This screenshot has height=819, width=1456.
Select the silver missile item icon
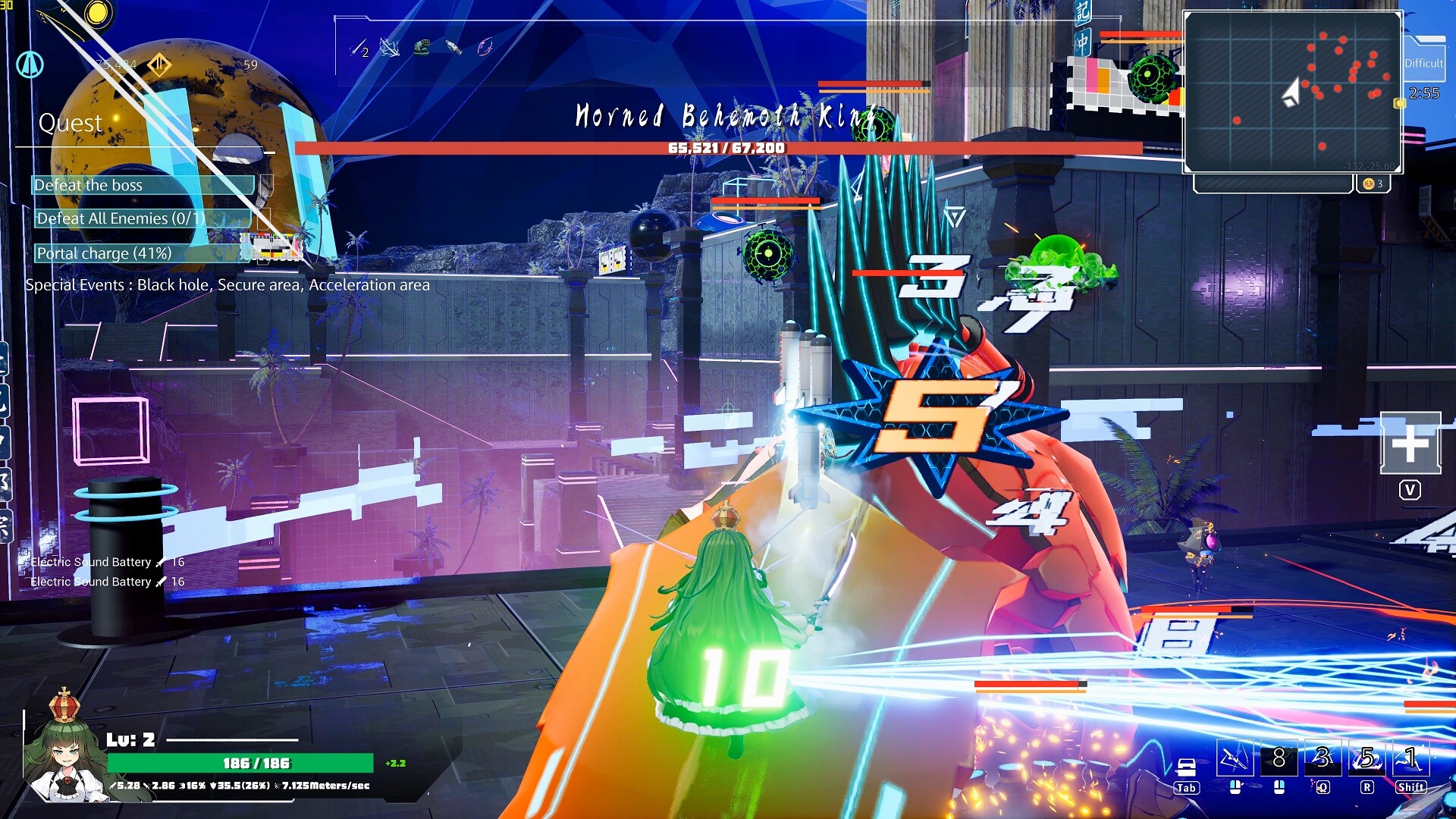(453, 48)
